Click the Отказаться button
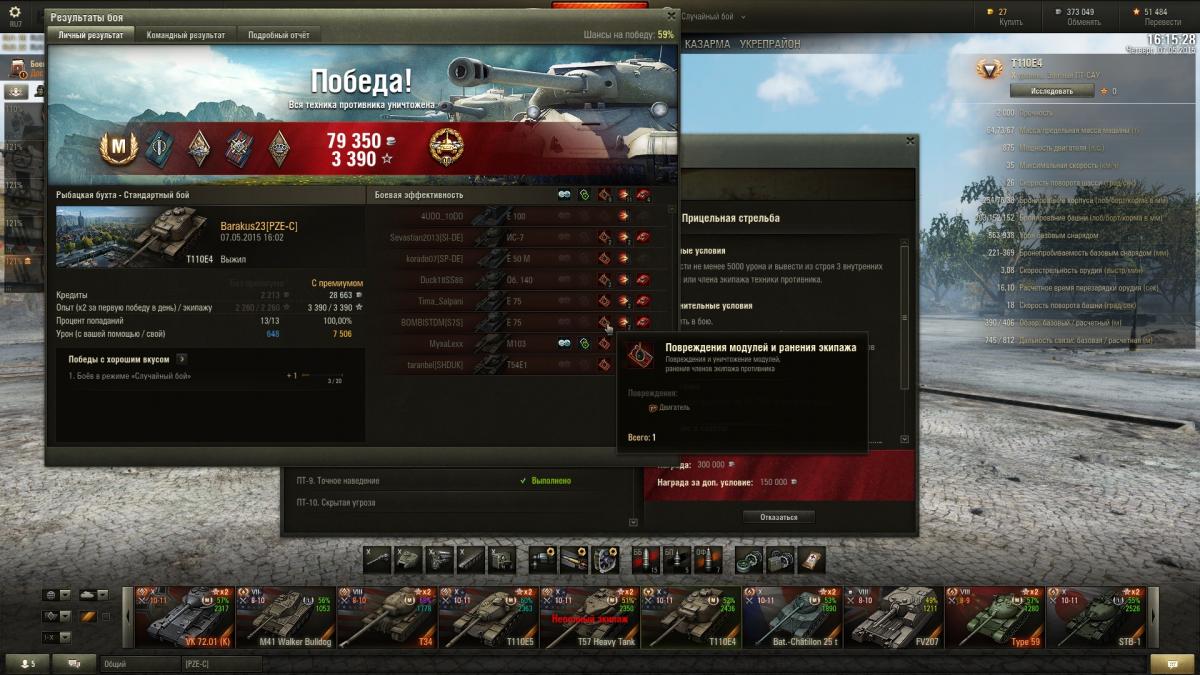Screen dimensions: 1200x675 tap(778, 517)
